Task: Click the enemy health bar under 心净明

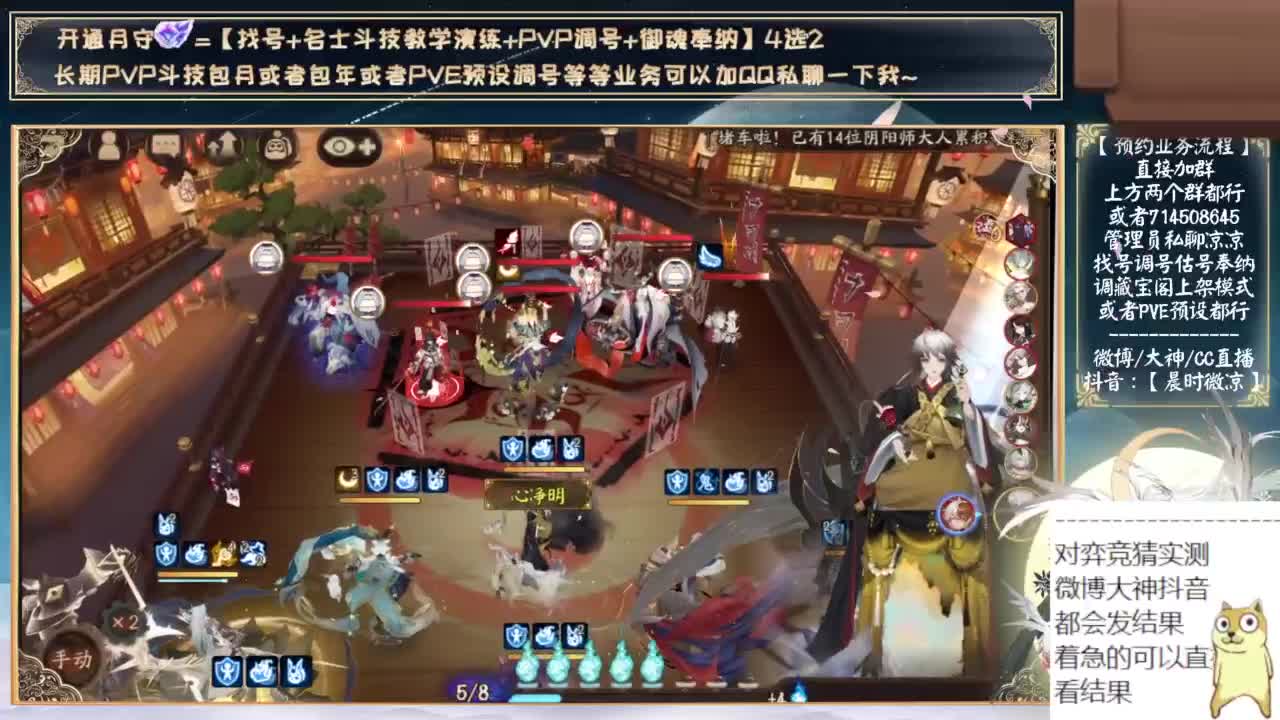Action: pyautogui.click(x=545, y=468)
